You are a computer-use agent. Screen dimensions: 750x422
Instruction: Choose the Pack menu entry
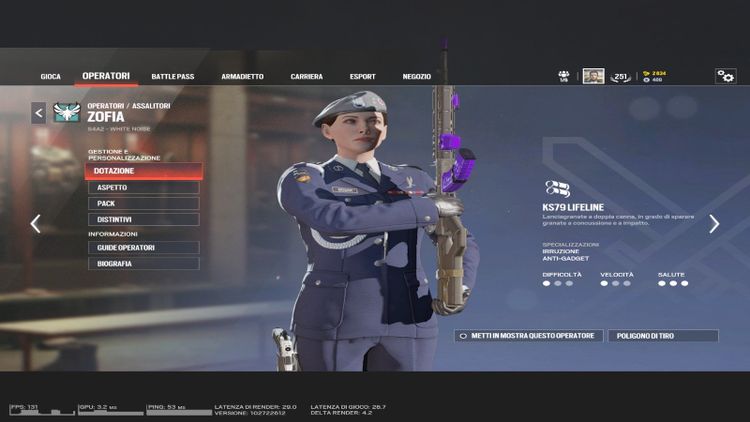(x=144, y=203)
